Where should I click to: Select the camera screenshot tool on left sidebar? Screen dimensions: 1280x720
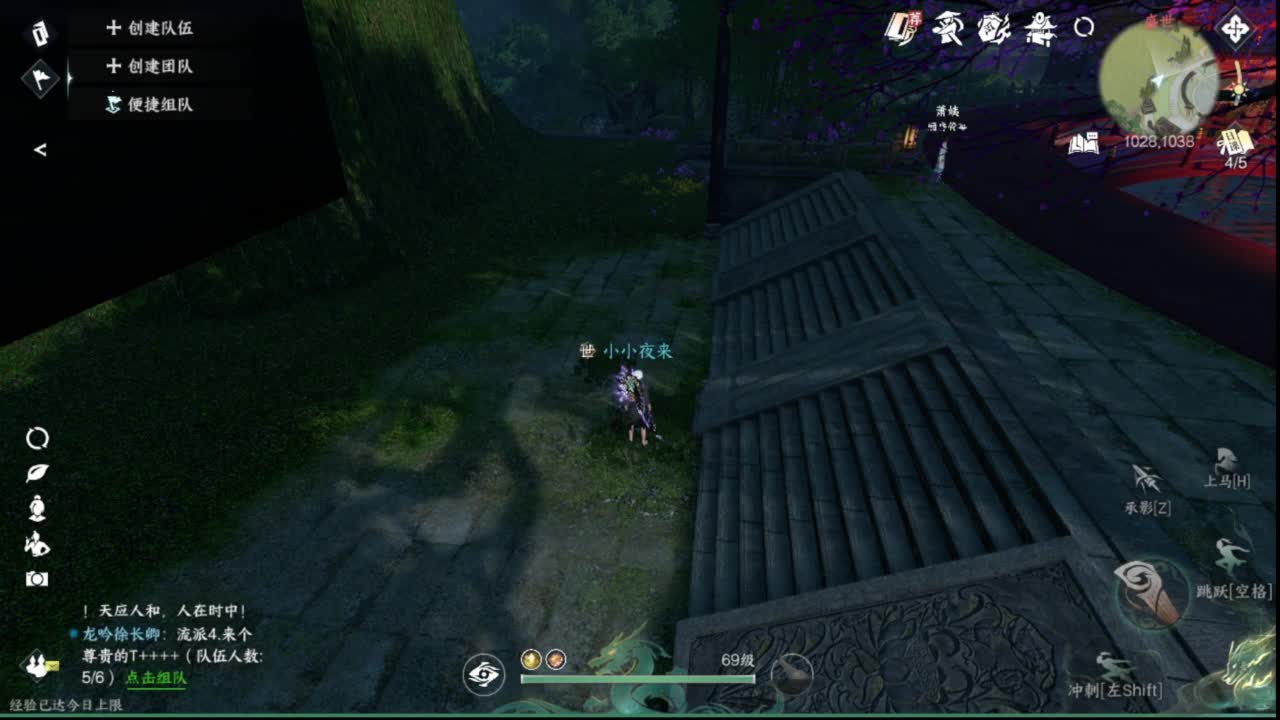click(x=37, y=577)
